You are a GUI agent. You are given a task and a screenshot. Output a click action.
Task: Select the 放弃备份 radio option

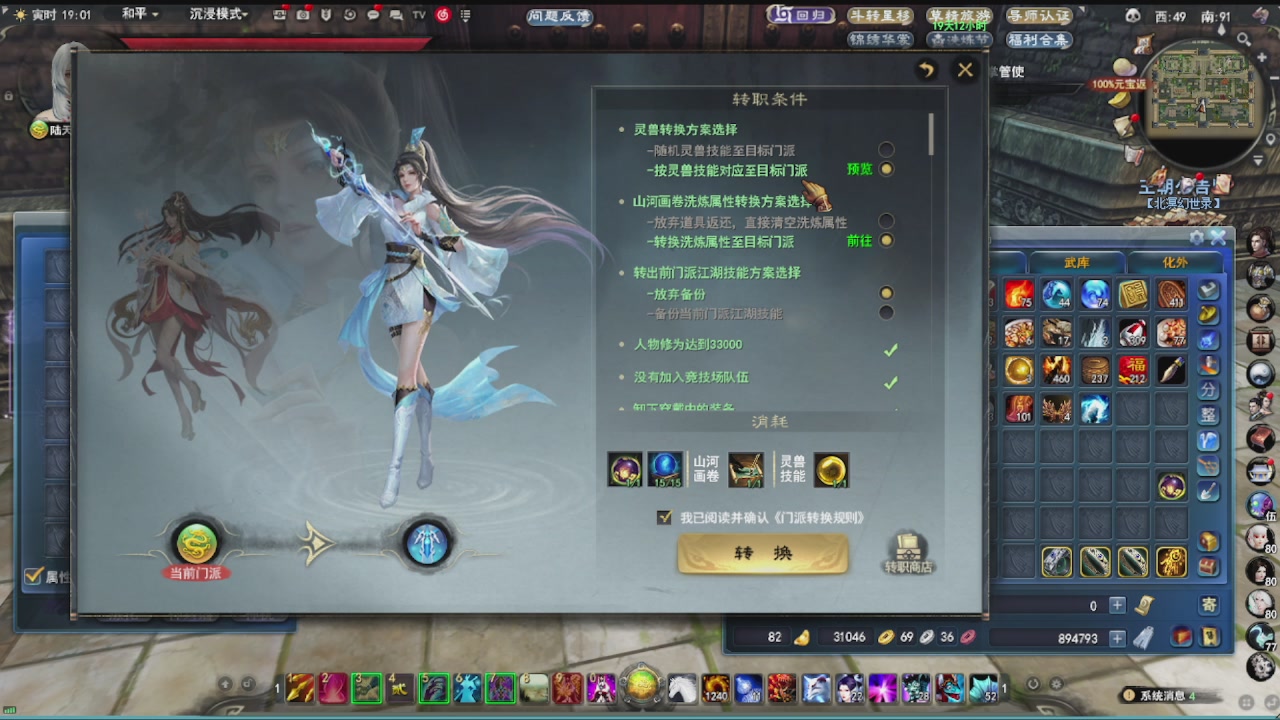tap(888, 292)
